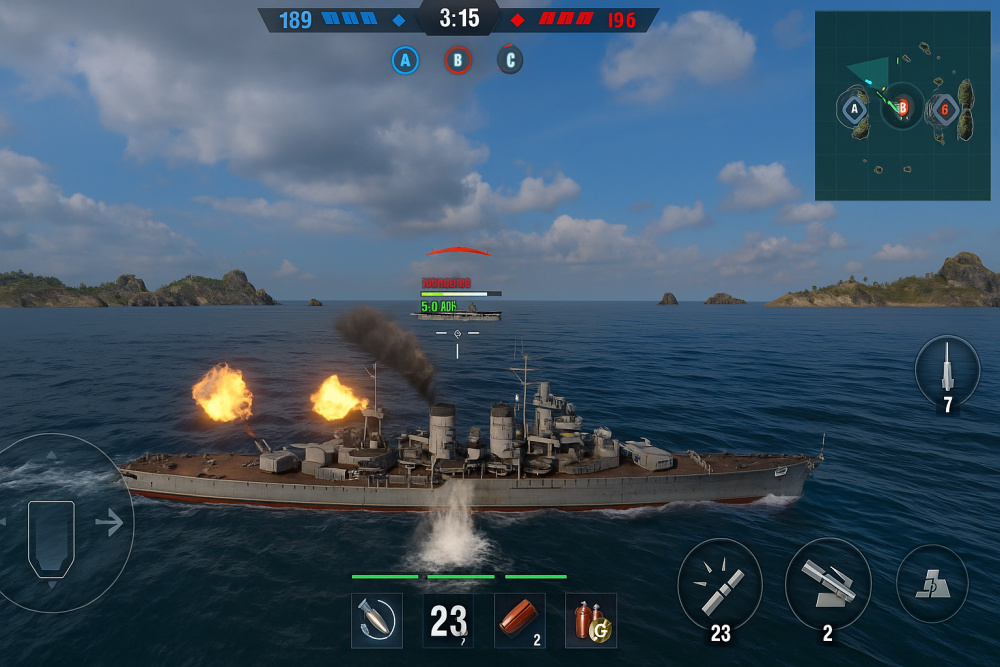
Task: Tap the ship silhouette button at bottom right
Action: tap(932, 585)
